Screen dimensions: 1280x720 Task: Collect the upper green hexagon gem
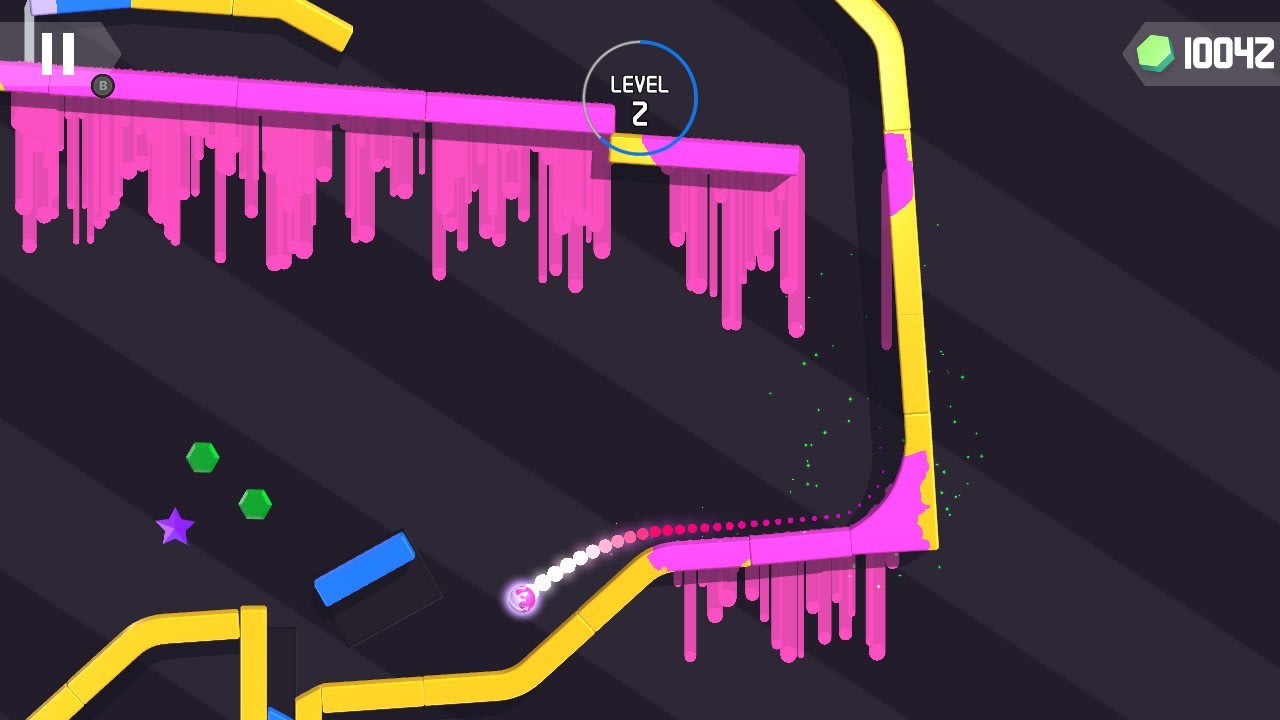202,457
